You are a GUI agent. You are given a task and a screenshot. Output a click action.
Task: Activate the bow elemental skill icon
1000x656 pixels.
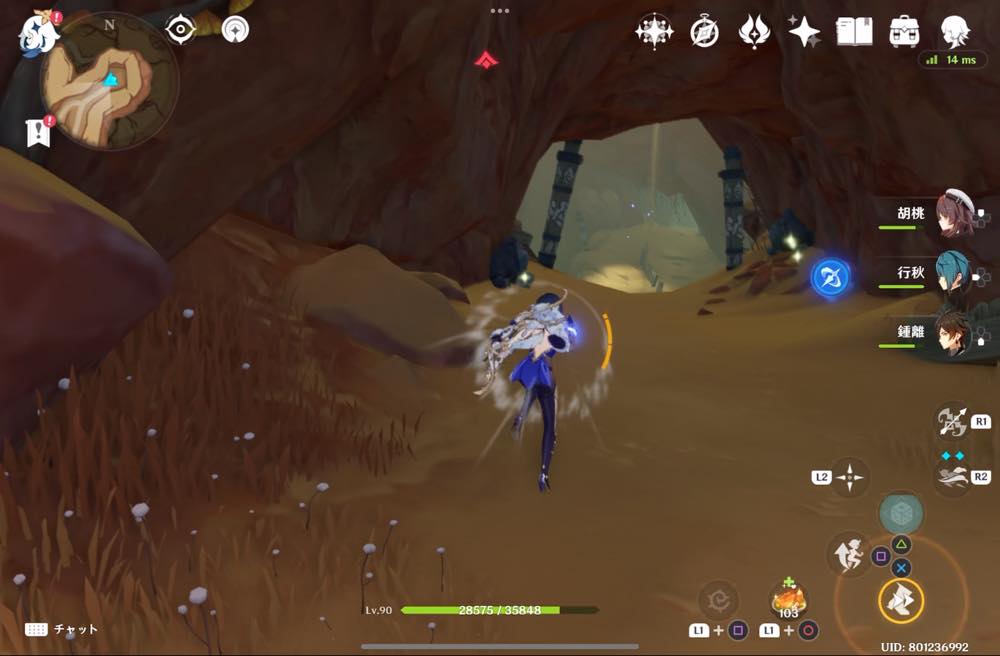point(949,422)
